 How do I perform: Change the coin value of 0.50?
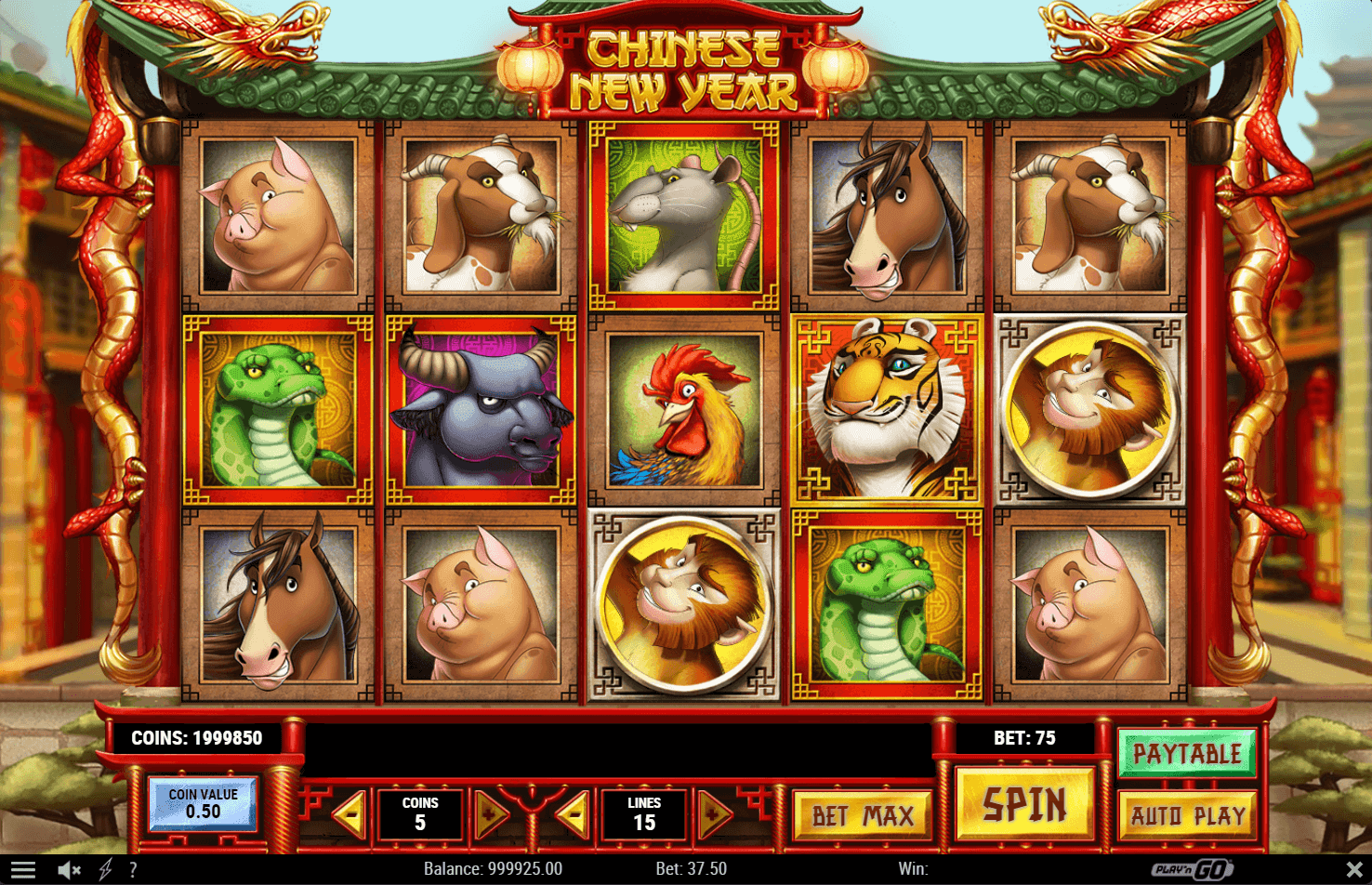click(203, 803)
